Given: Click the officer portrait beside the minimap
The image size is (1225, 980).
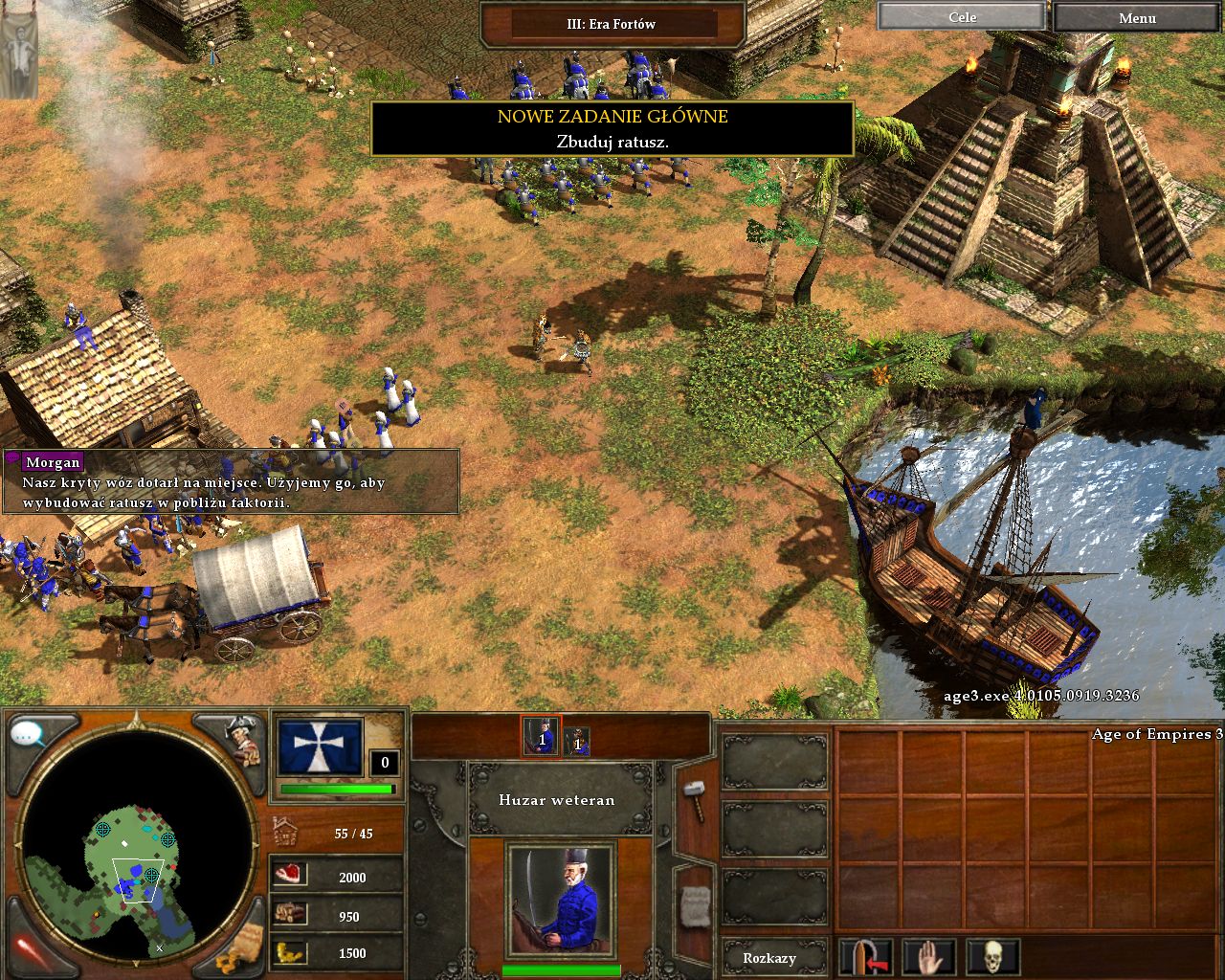Looking at the screenshot, I should tap(241, 739).
